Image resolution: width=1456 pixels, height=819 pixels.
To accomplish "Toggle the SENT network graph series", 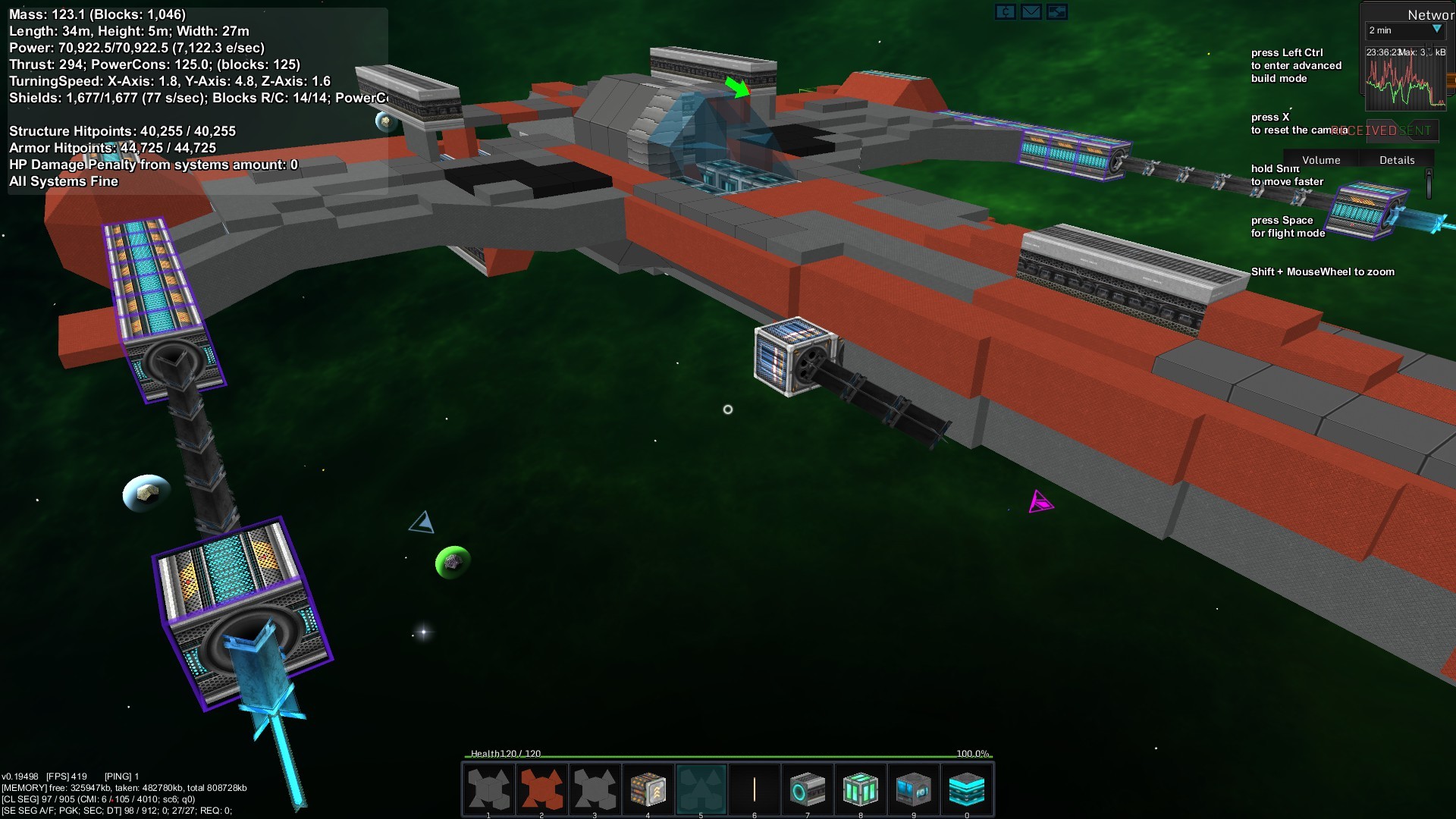I will [x=1416, y=130].
